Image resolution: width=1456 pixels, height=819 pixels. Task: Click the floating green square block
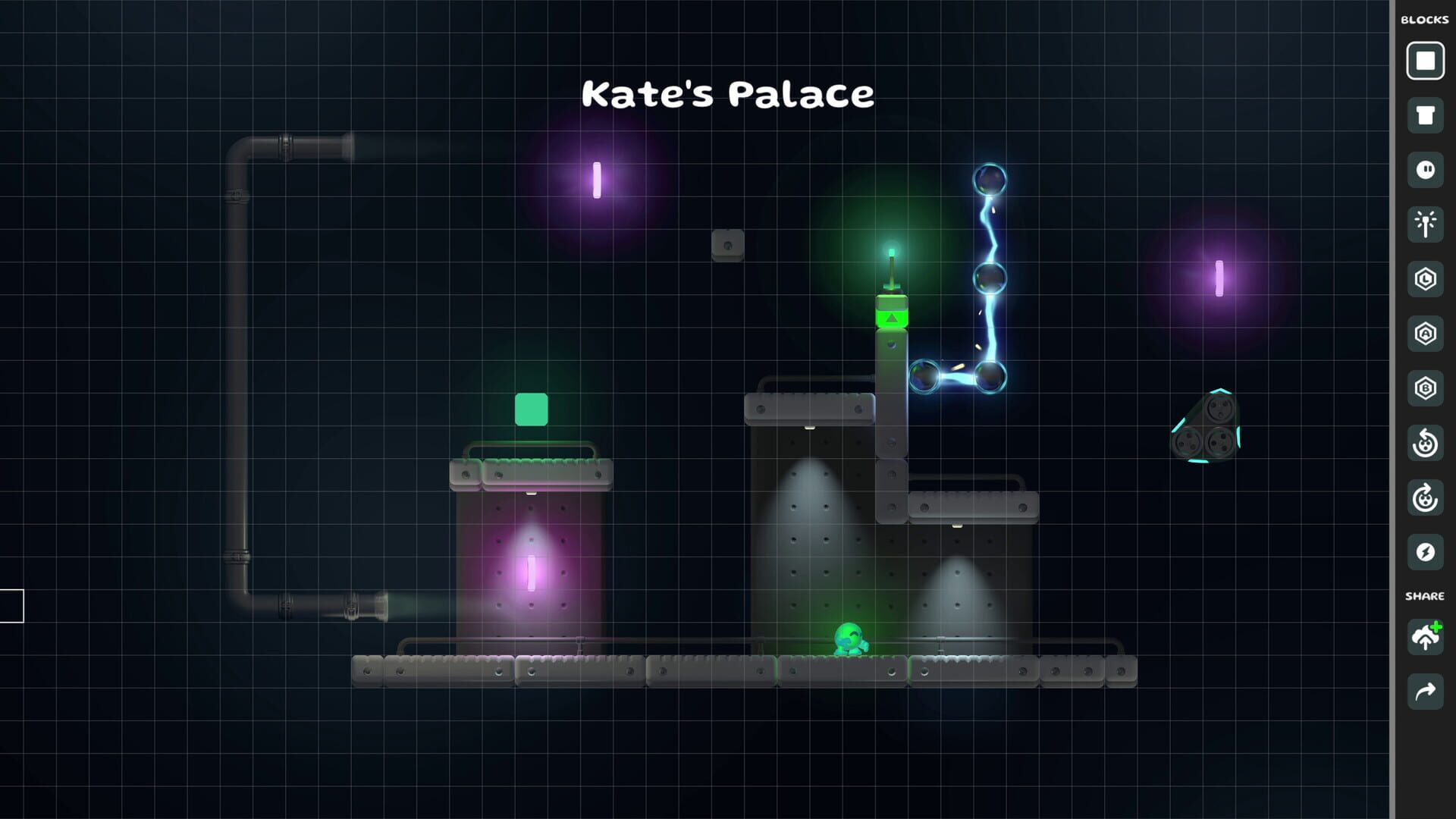point(533,407)
